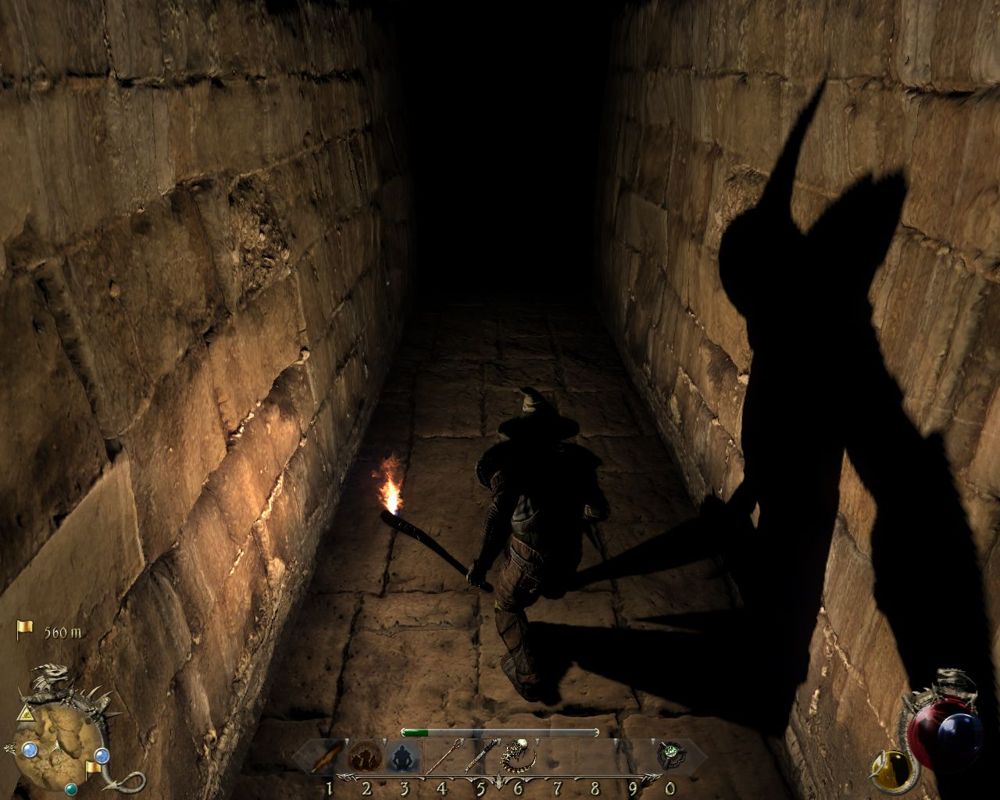Click the teal gem below the minimap
This screenshot has height=800, width=1000.
point(71,788)
